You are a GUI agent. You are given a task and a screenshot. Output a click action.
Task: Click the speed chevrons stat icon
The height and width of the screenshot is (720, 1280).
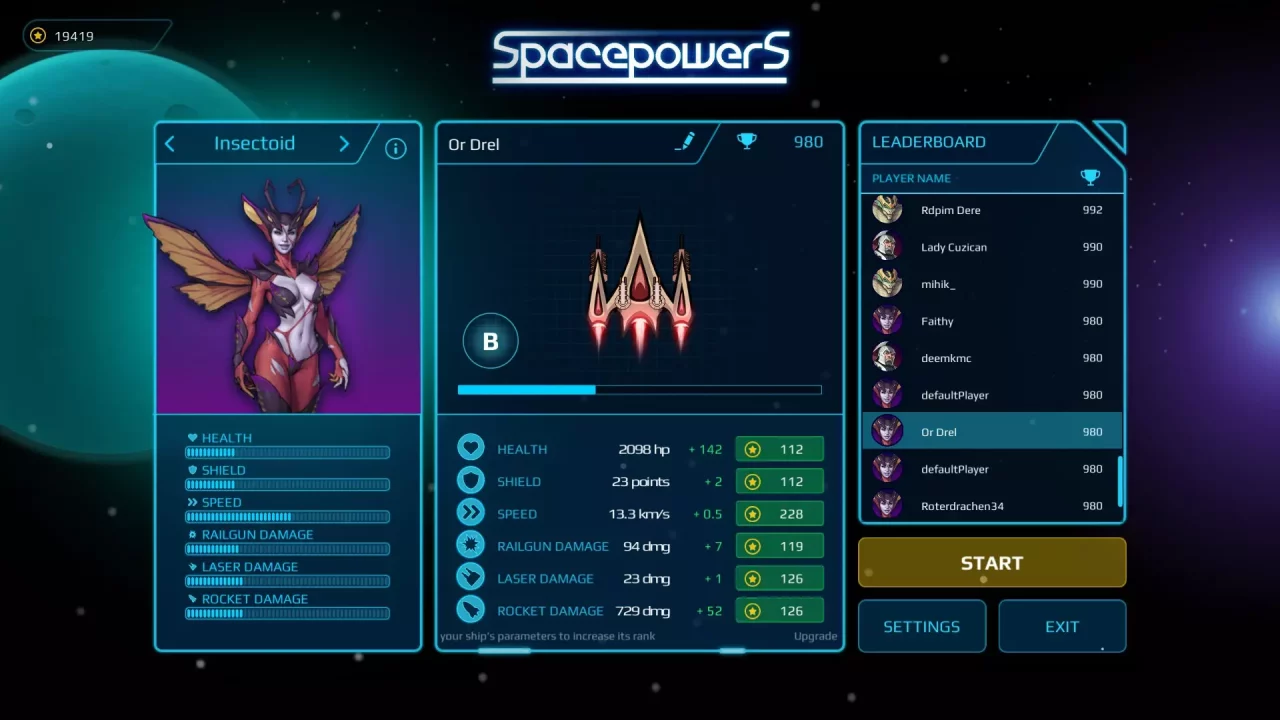tap(471, 512)
